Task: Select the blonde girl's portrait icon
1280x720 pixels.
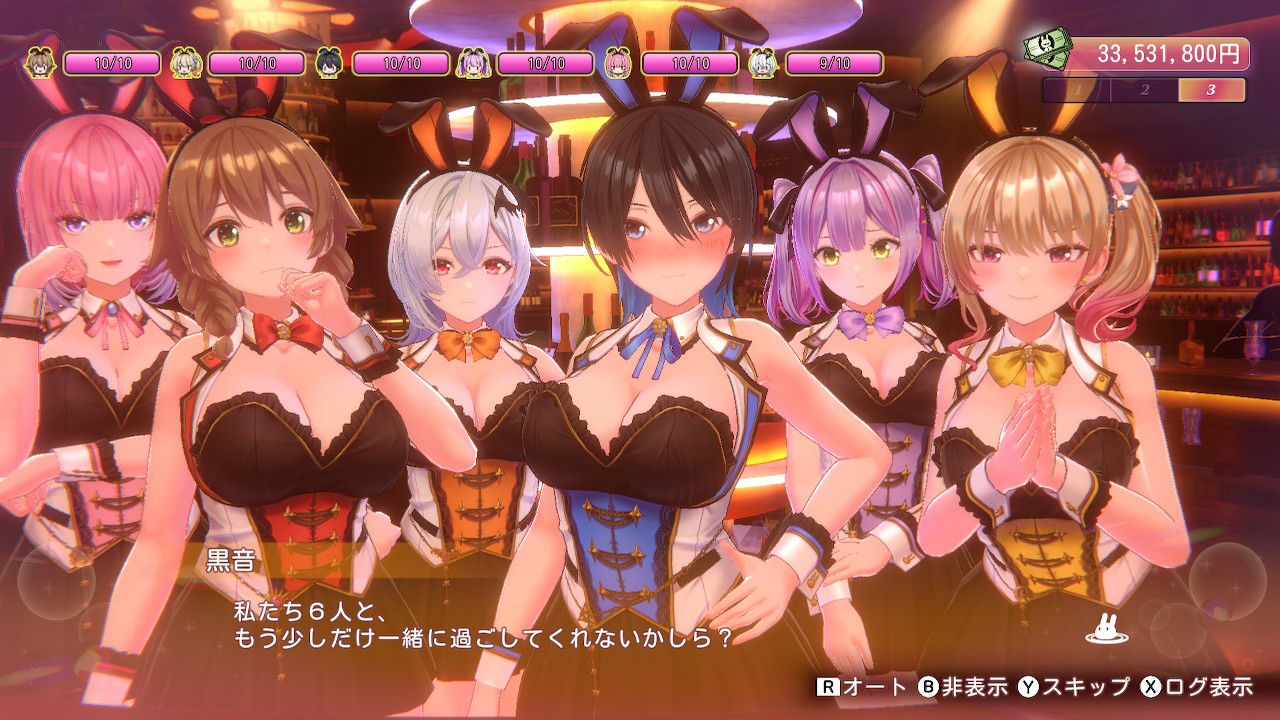Action: pyautogui.click(x=184, y=63)
